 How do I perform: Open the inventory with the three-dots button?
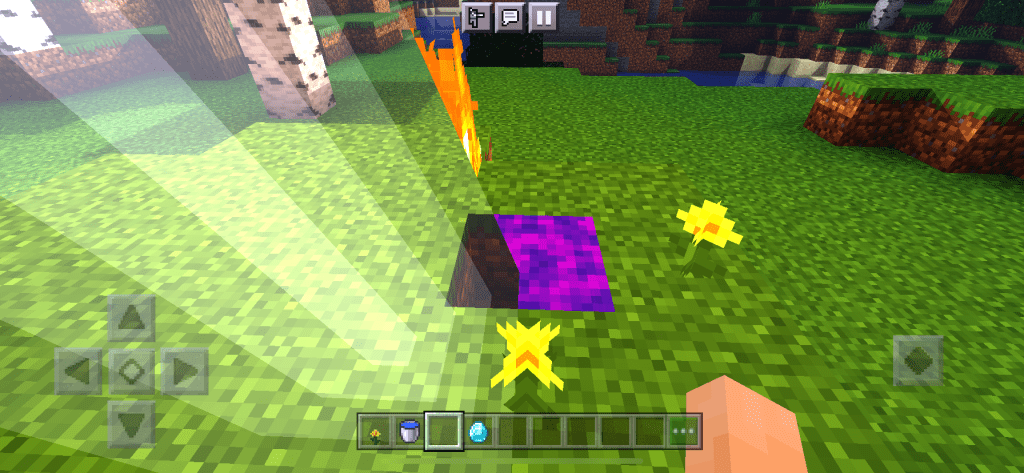[684, 432]
